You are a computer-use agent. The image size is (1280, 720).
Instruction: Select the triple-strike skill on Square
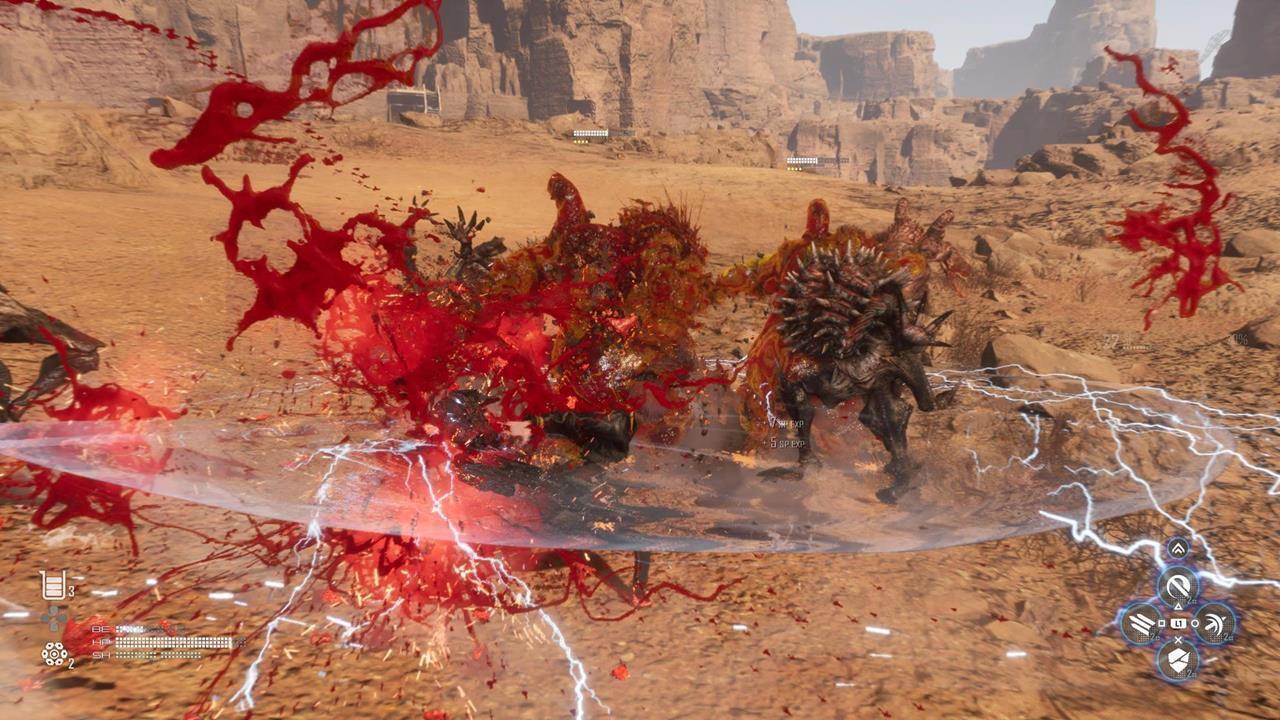pyautogui.click(x=1140, y=623)
